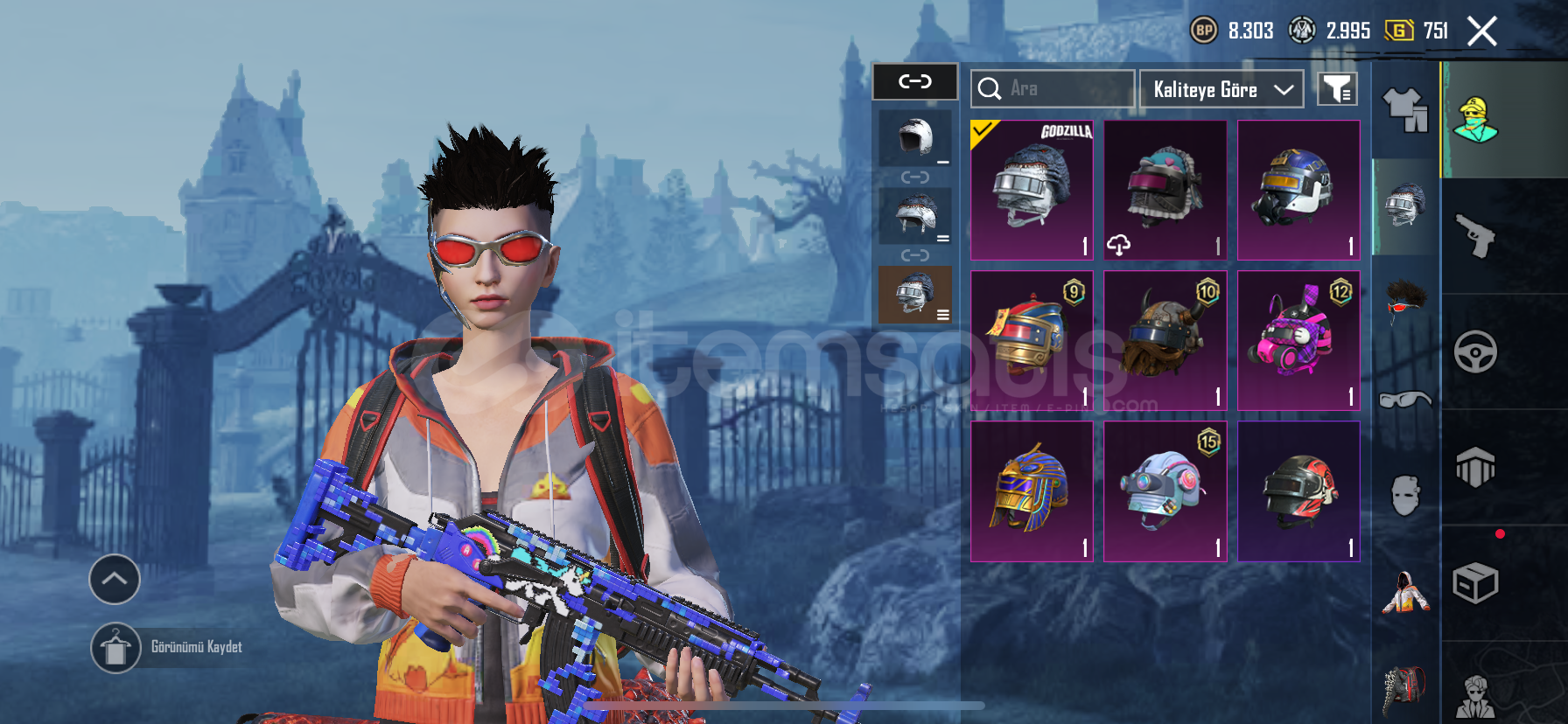Open the filter options funnel icon

(1337, 88)
